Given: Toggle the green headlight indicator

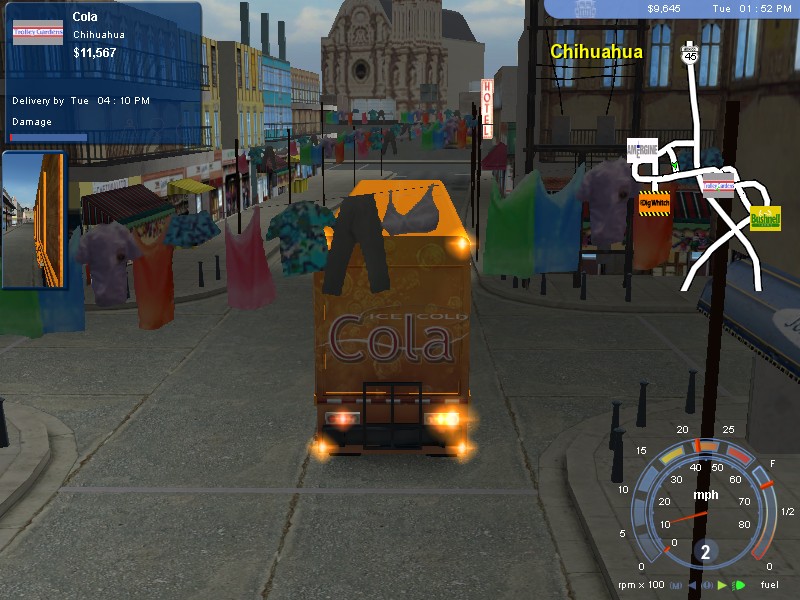Looking at the screenshot, I should coord(739,585).
